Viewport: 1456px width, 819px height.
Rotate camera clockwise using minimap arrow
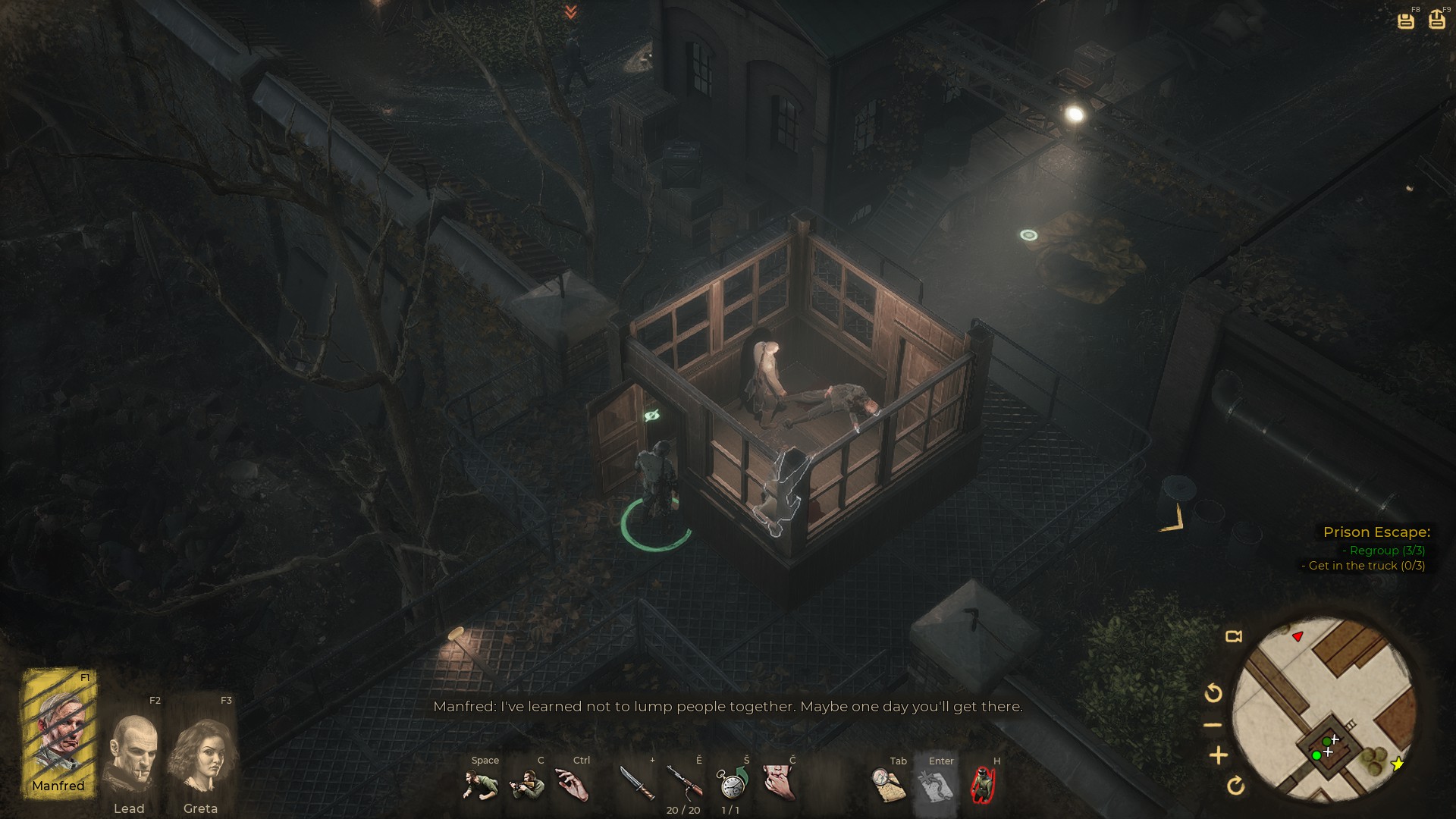pos(1235,786)
